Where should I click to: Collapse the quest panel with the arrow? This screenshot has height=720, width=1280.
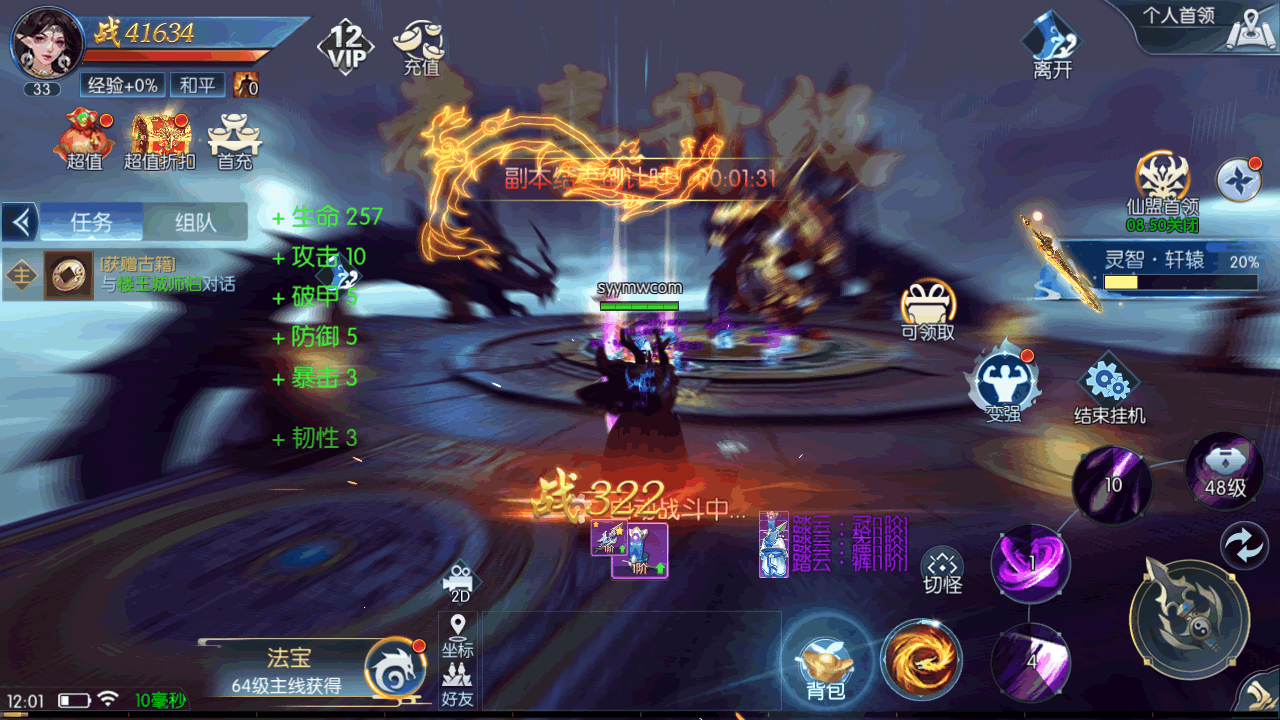click(20, 222)
